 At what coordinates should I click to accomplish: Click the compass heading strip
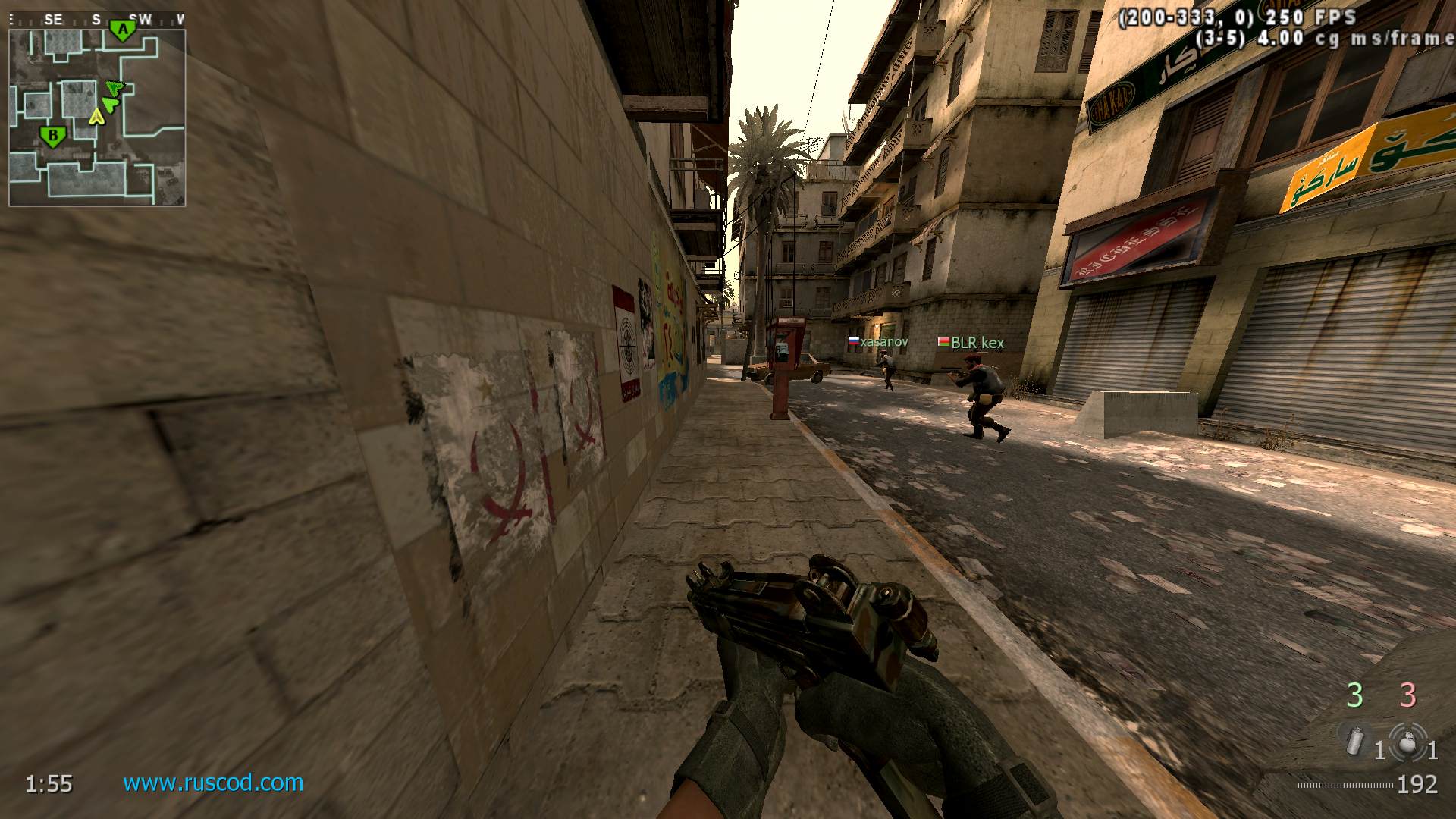(97, 20)
